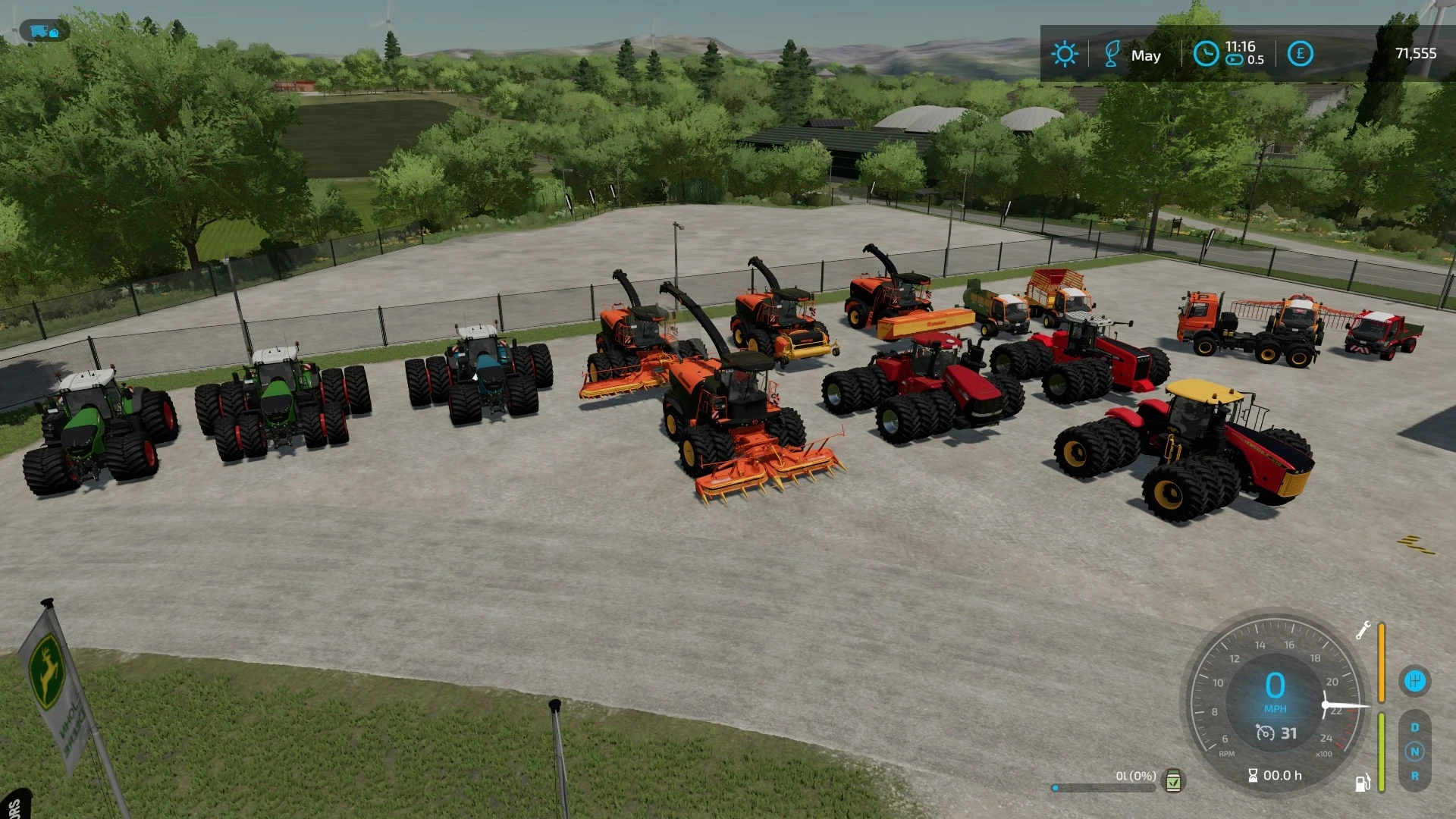Click the gear shifter icon beside the speedometer

pyautogui.click(x=1415, y=681)
